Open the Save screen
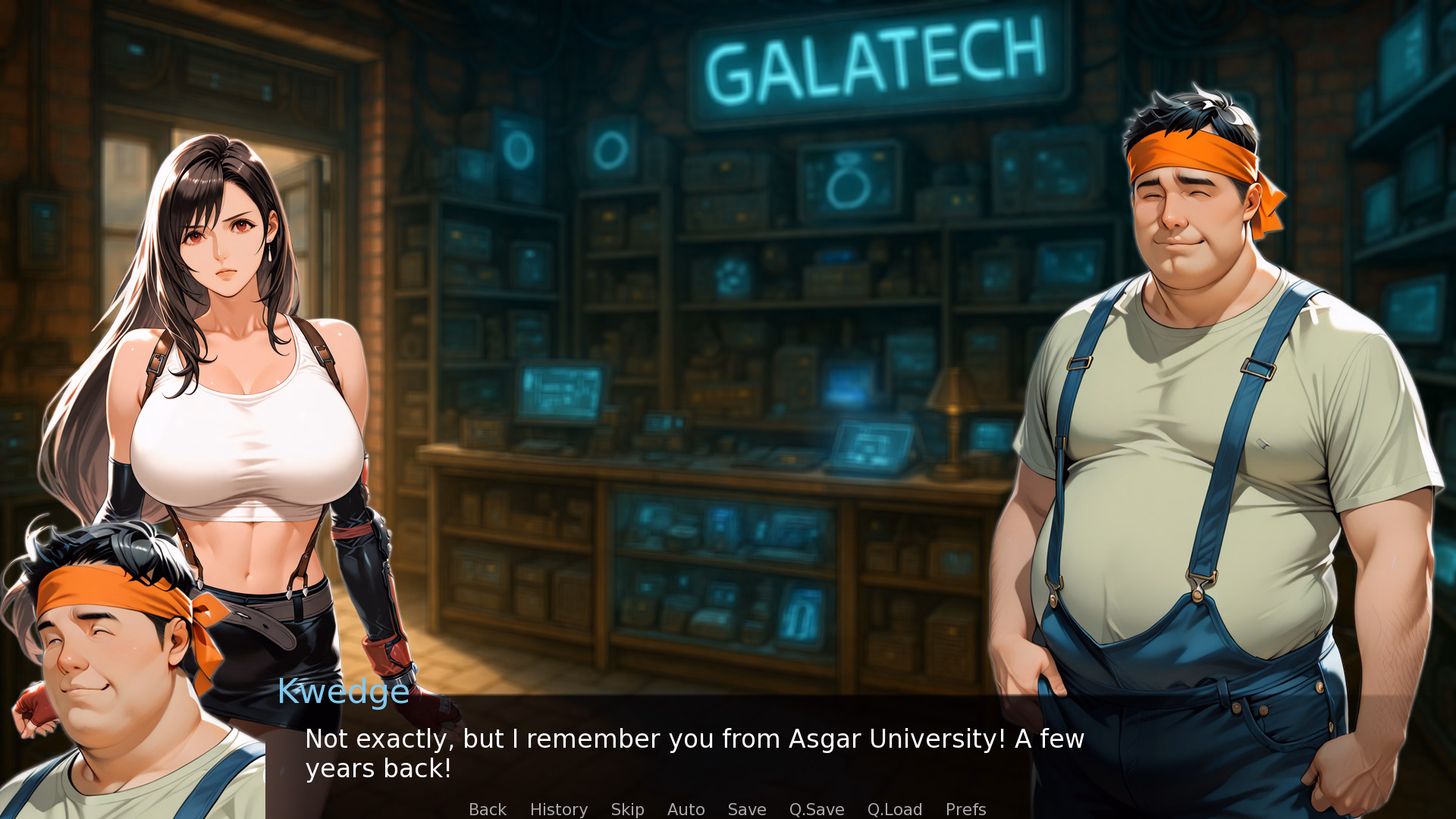This screenshot has width=1456, height=819. click(746, 809)
